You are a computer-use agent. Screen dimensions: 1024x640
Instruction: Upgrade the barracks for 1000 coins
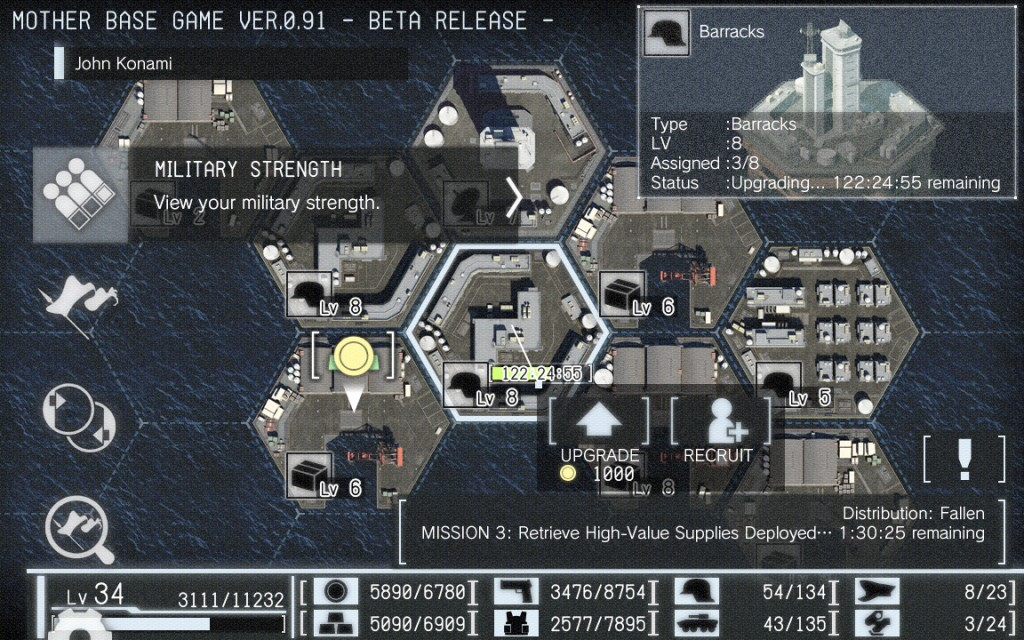[599, 438]
